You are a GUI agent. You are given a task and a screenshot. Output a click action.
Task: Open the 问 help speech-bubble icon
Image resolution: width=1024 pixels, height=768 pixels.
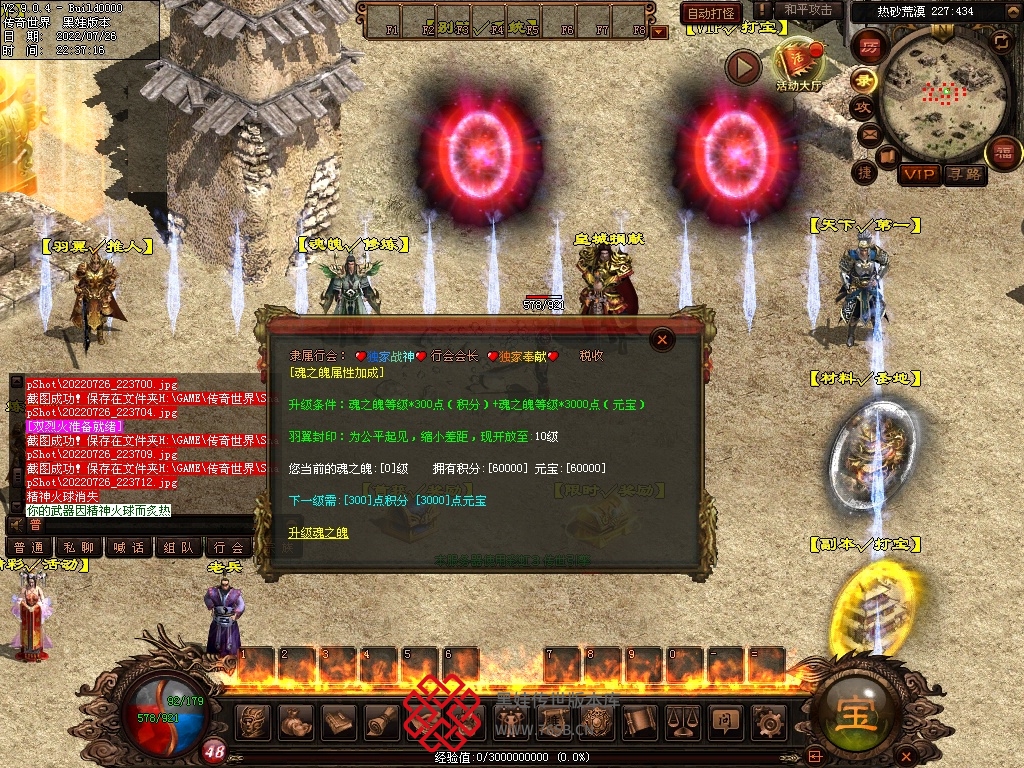(x=725, y=720)
